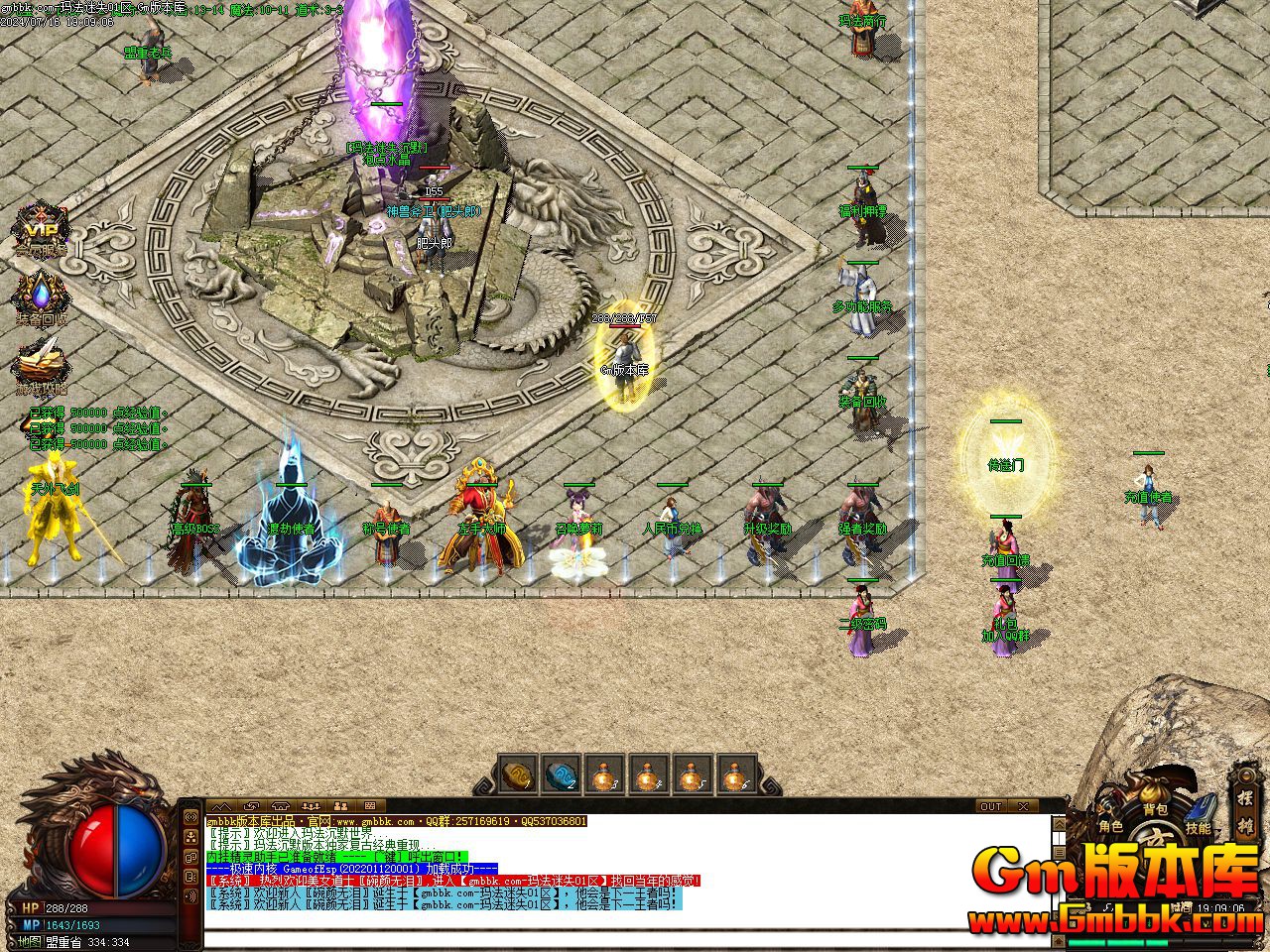Click the keyboard icon on the chat toolbar

click(369, 806)
